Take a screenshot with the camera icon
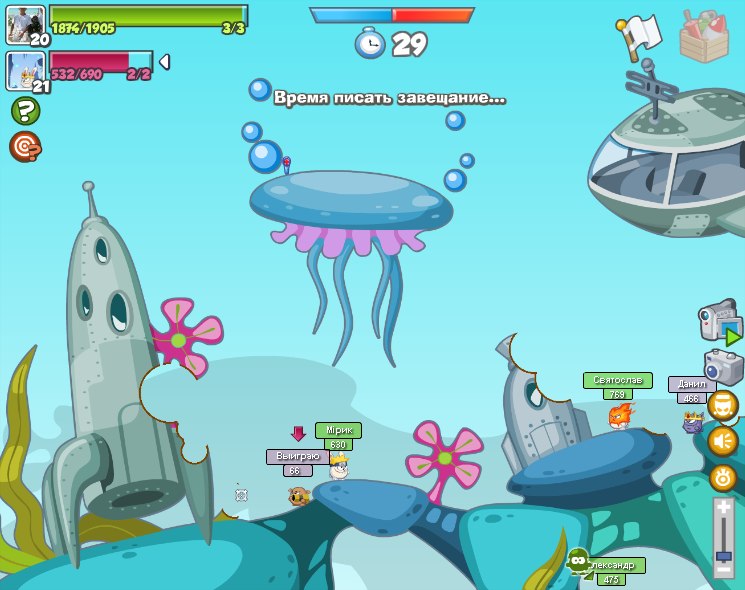This screenshot has width=745, height=590. 722,366
